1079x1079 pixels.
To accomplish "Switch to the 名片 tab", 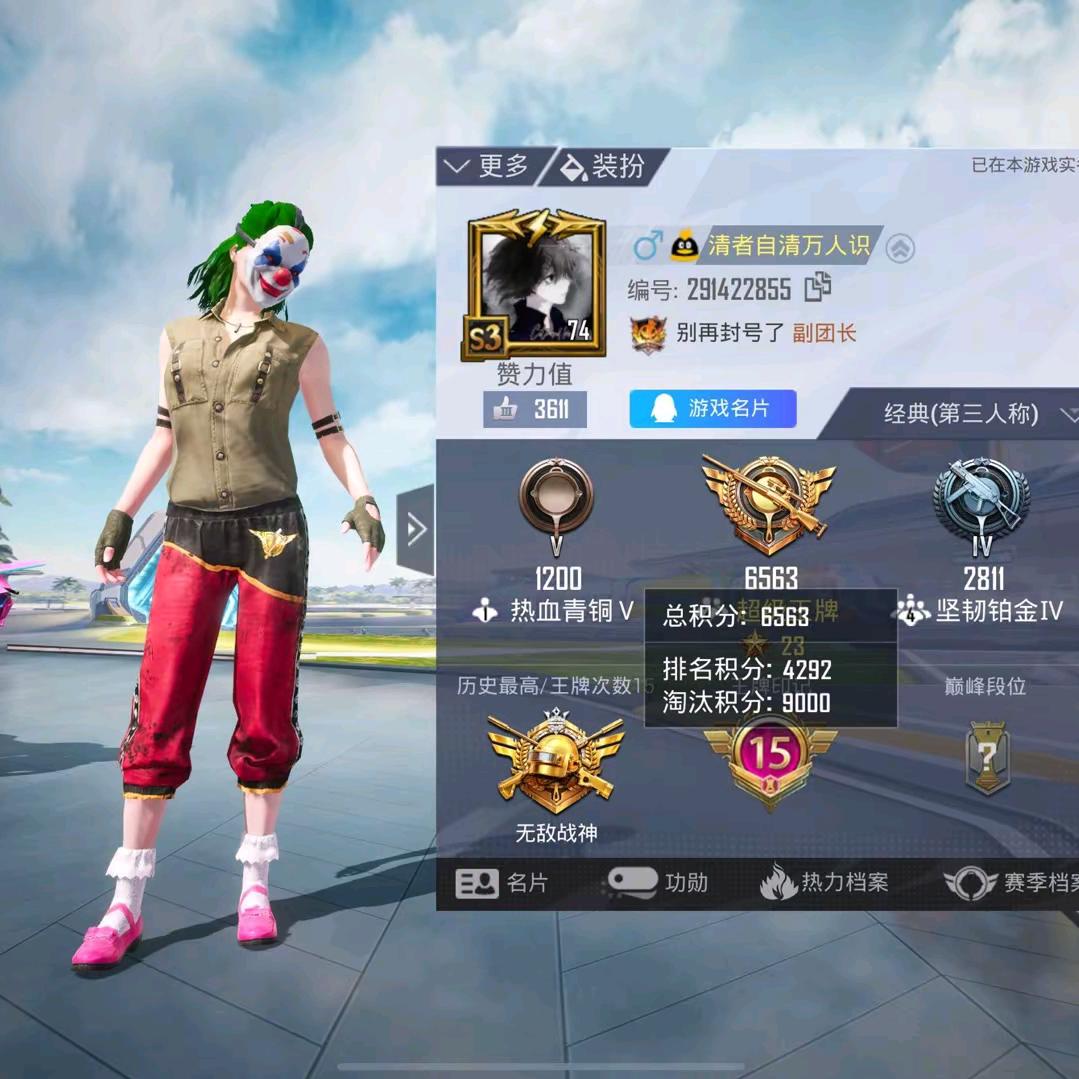I will tap(503, 883).
